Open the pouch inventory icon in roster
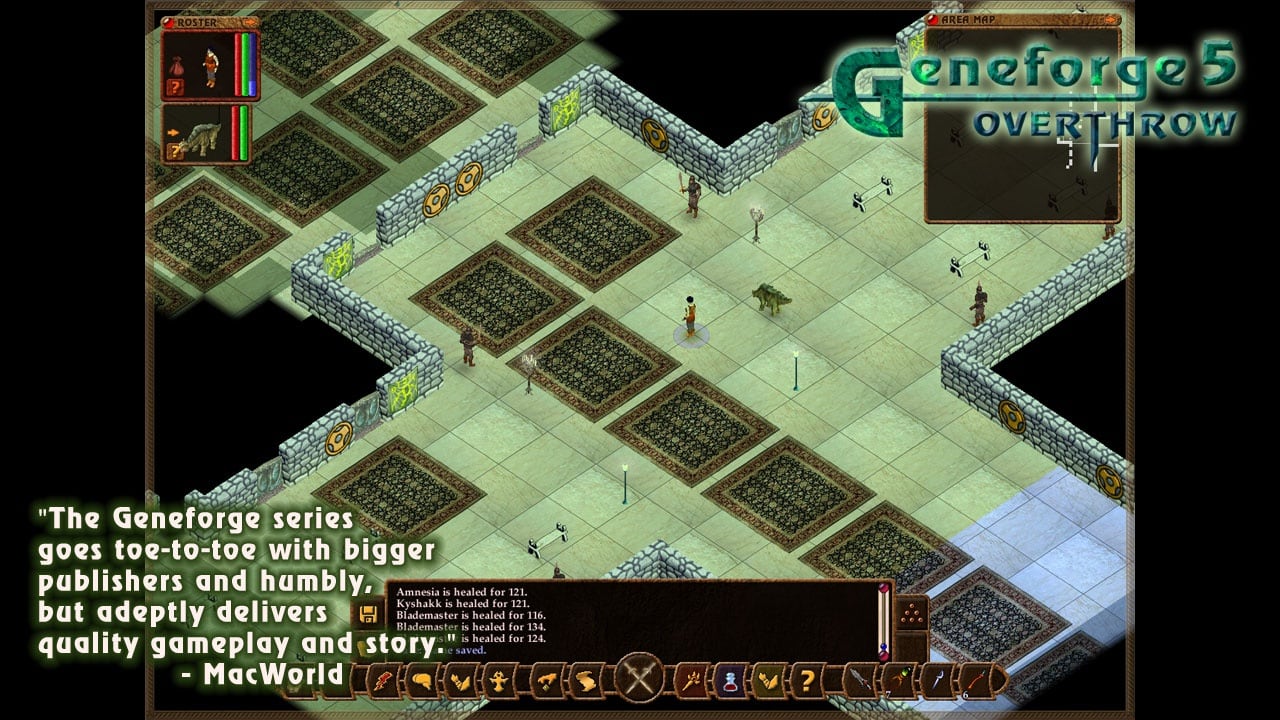Screen dimensions: 1280x720 click(174, 64)
